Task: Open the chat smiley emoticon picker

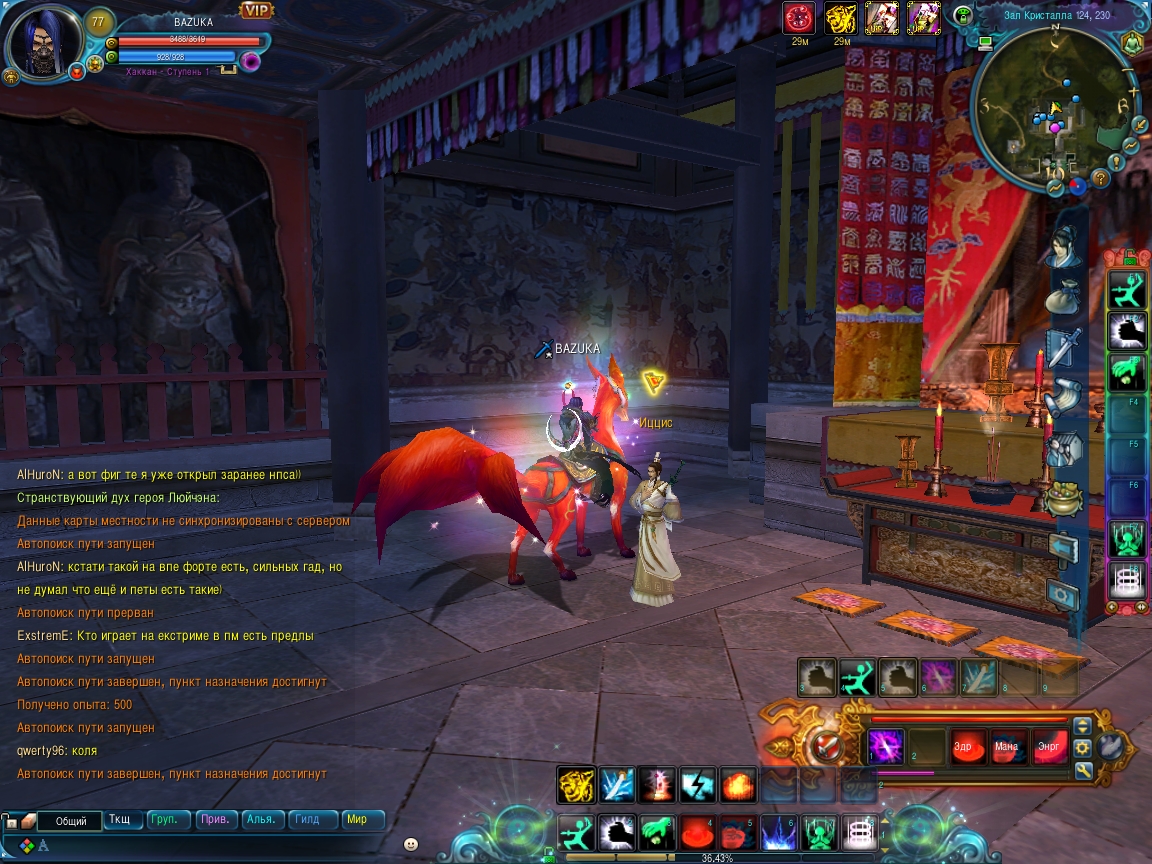Action: click(410, 844)
